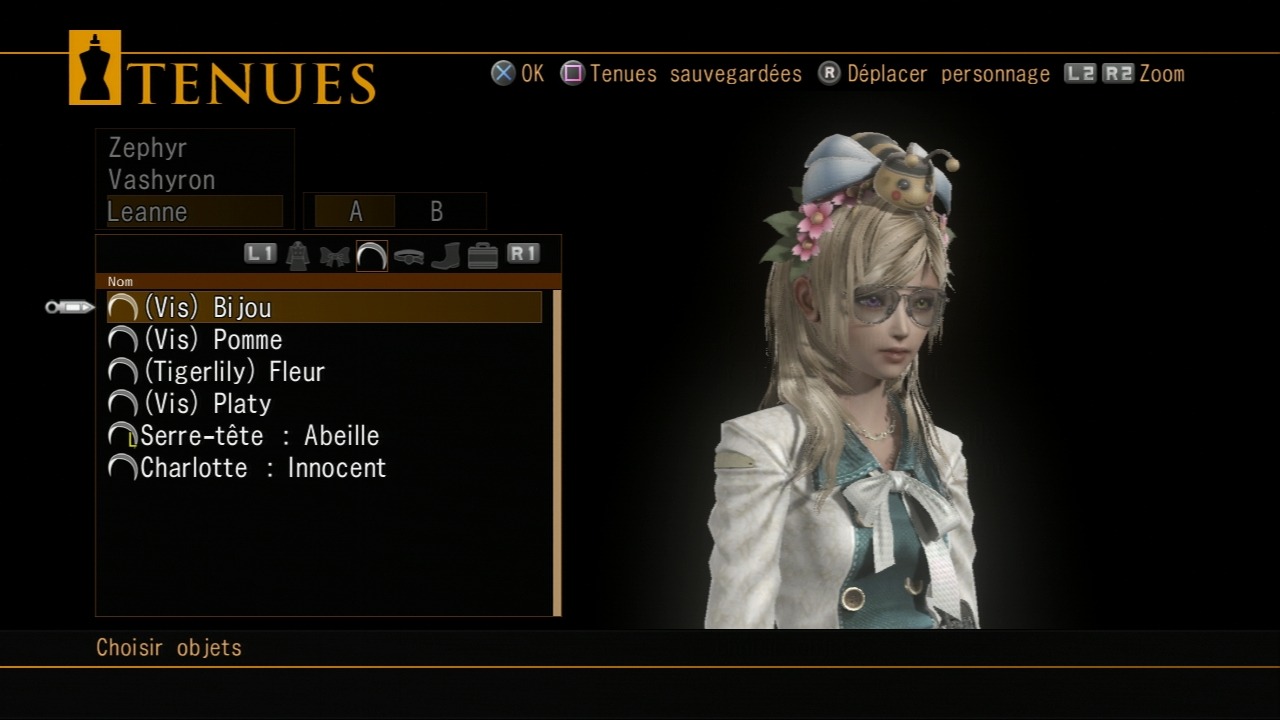Open the boot footwear category
This screenshot has width=1280, height=720.
click(x=445, y=256)
